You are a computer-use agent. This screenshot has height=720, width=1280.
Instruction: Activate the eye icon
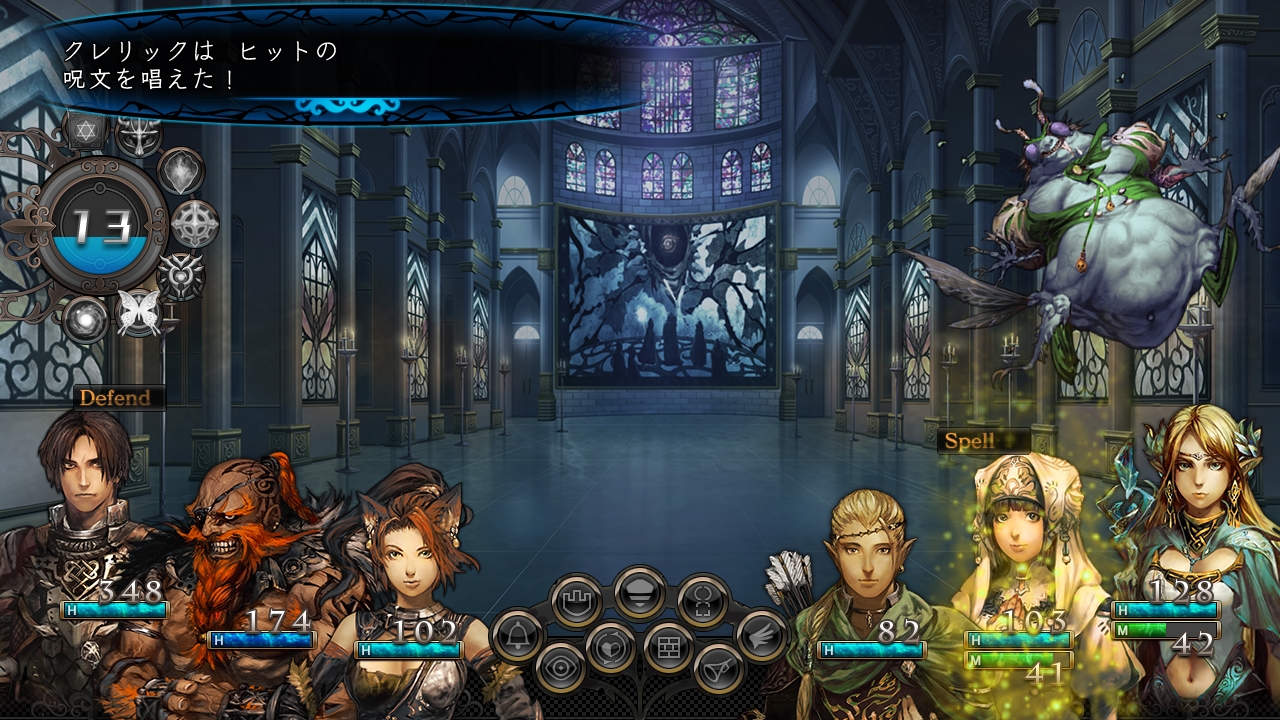(x=560, y=668)
